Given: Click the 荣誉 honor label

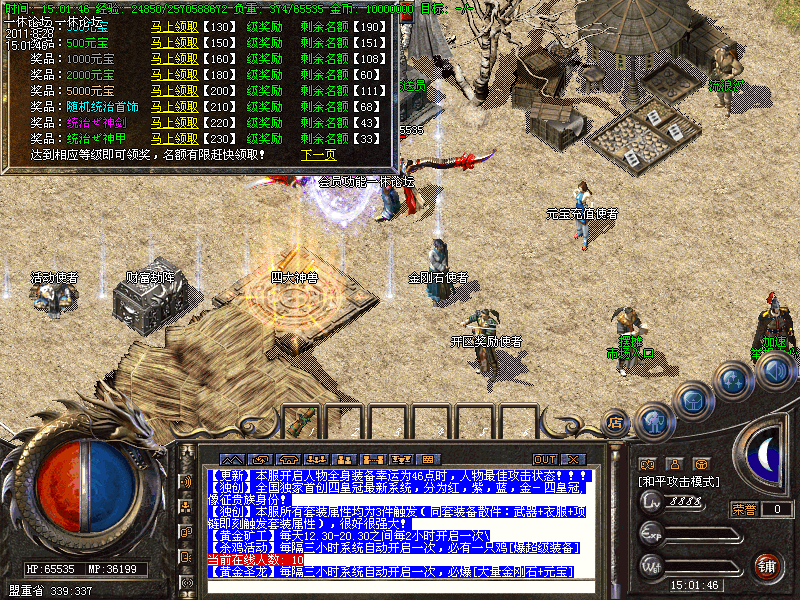Looking at the screenshot, I should [x=744, y=509].
